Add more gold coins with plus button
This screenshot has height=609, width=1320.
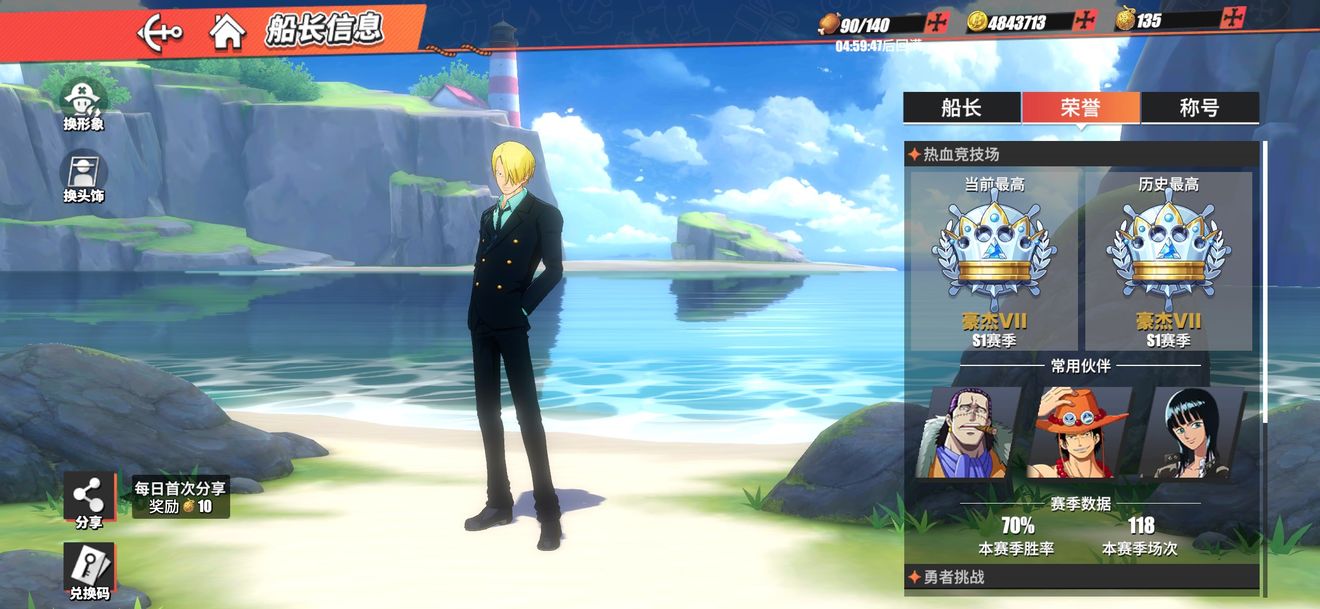1084,21
